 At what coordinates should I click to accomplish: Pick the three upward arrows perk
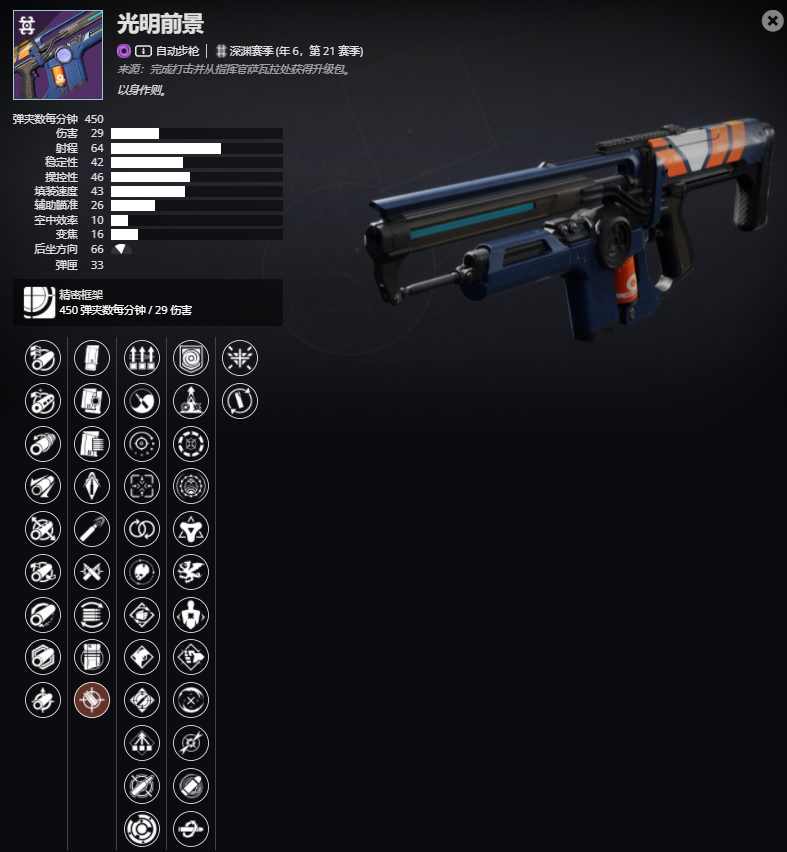pyautogui.click(x=142, y=357)
